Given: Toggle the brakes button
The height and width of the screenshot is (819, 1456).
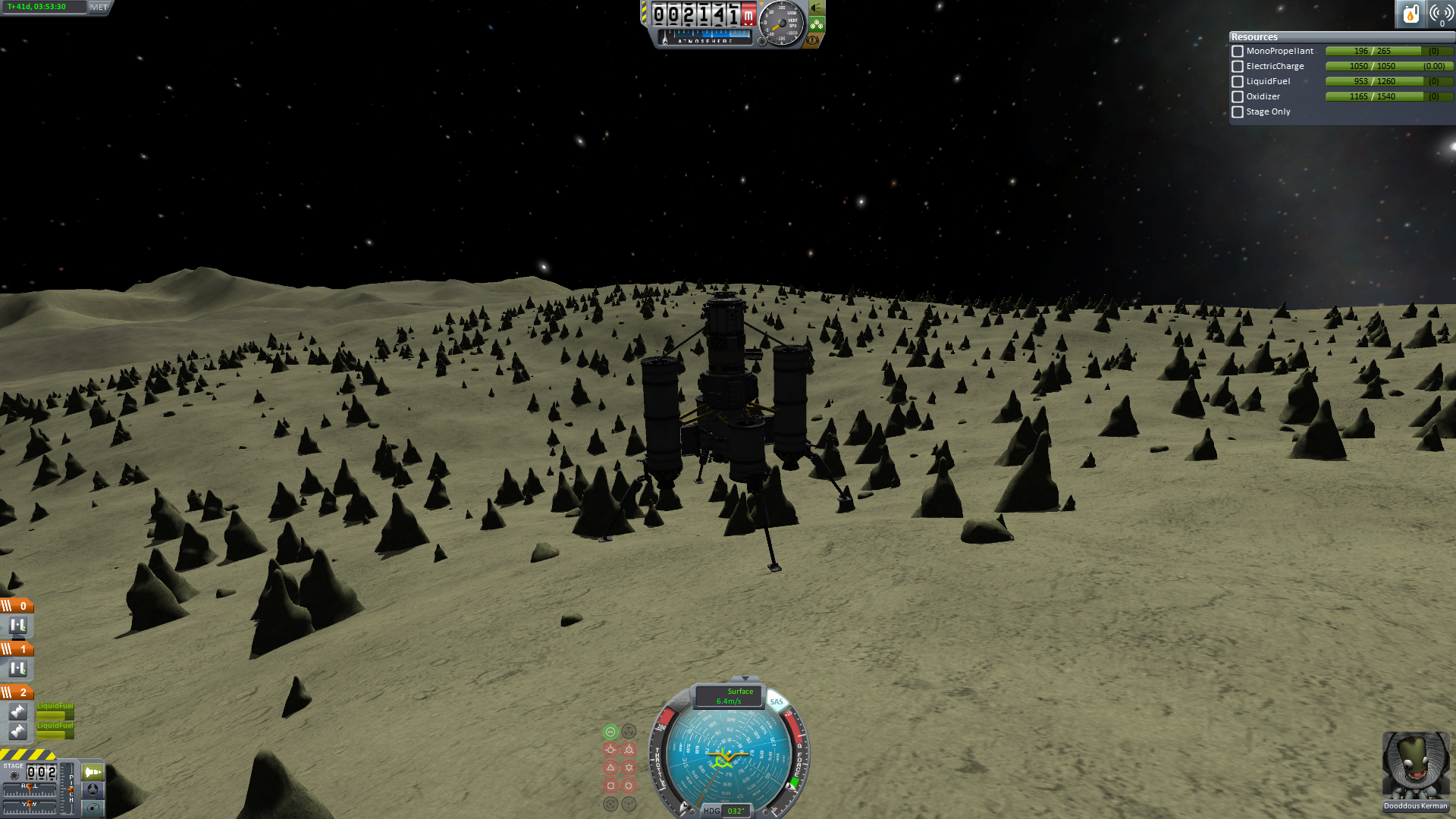Looking at the screenshot, I should tap(814, 40).
